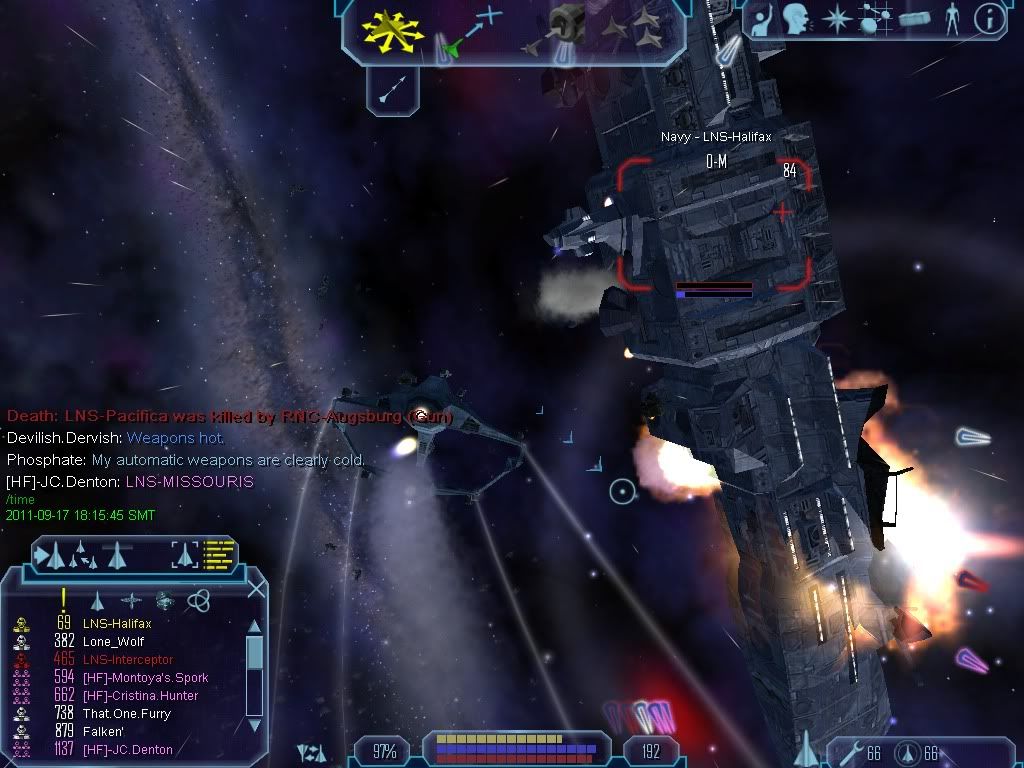
Task: Target Lone_Wolf in the contact list
Action: [x=110, y=642]
